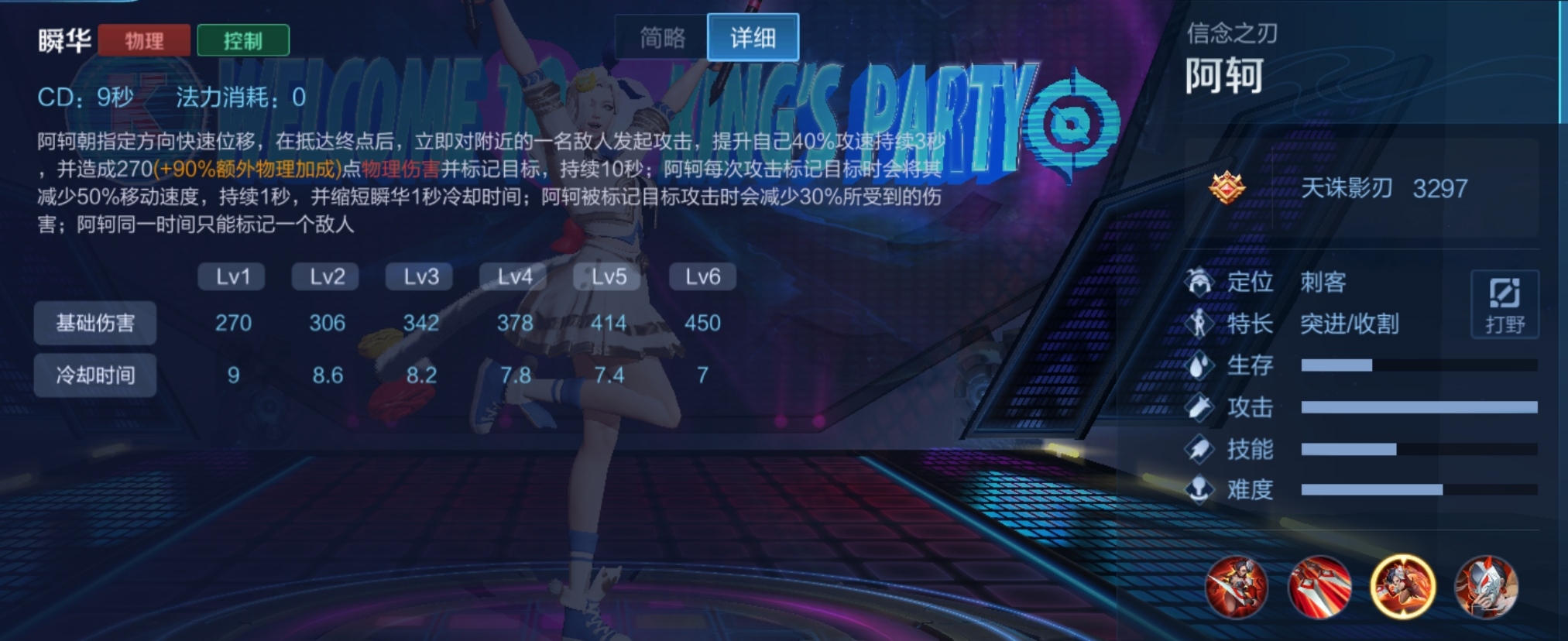This screenshot has height=641, width=1568.
Task: Click the 生存 droplet icon
Action: [x=1199, y=366]
